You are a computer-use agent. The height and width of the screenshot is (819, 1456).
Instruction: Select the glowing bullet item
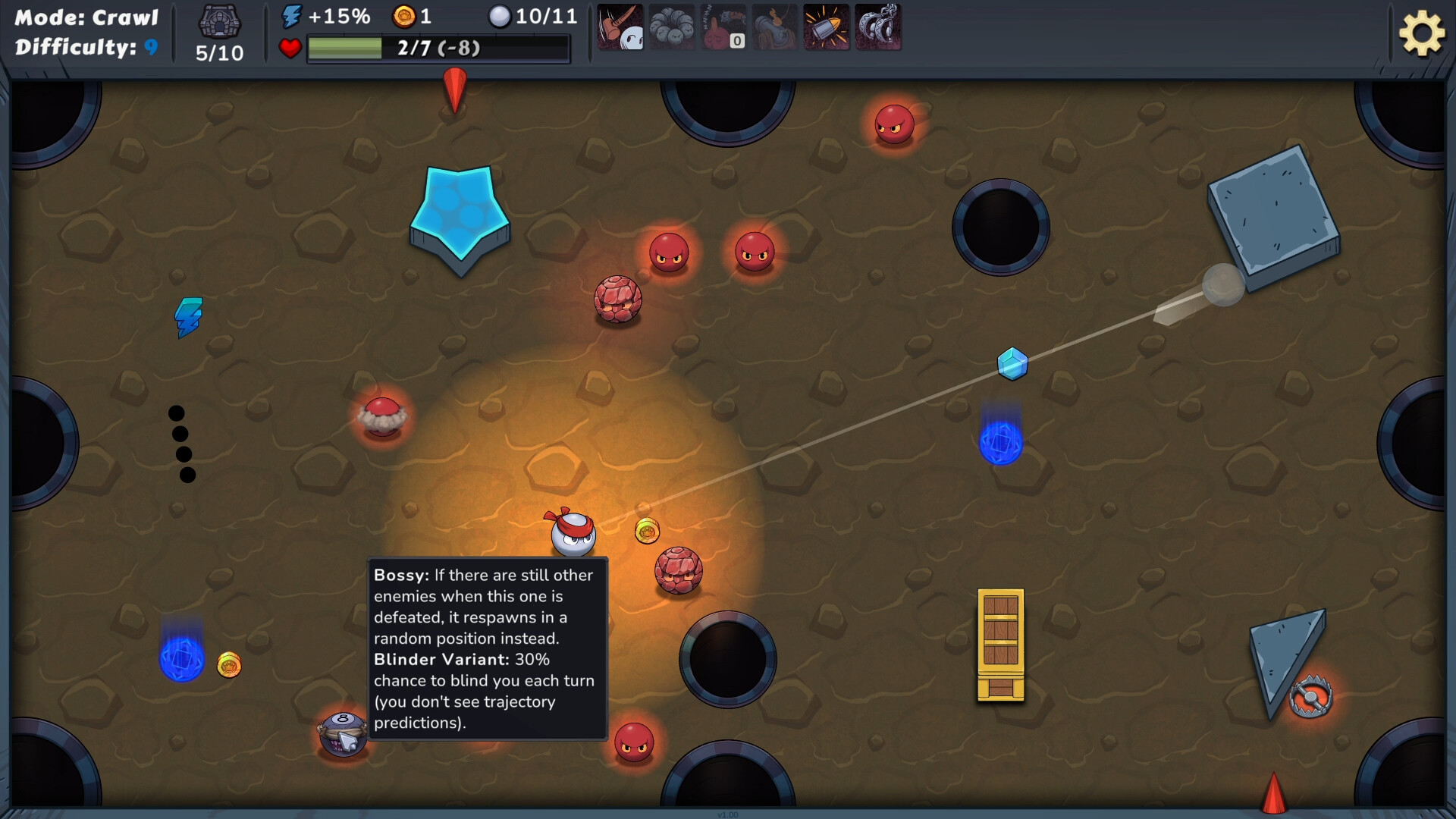pyautogui.click(x=827, y=27)
